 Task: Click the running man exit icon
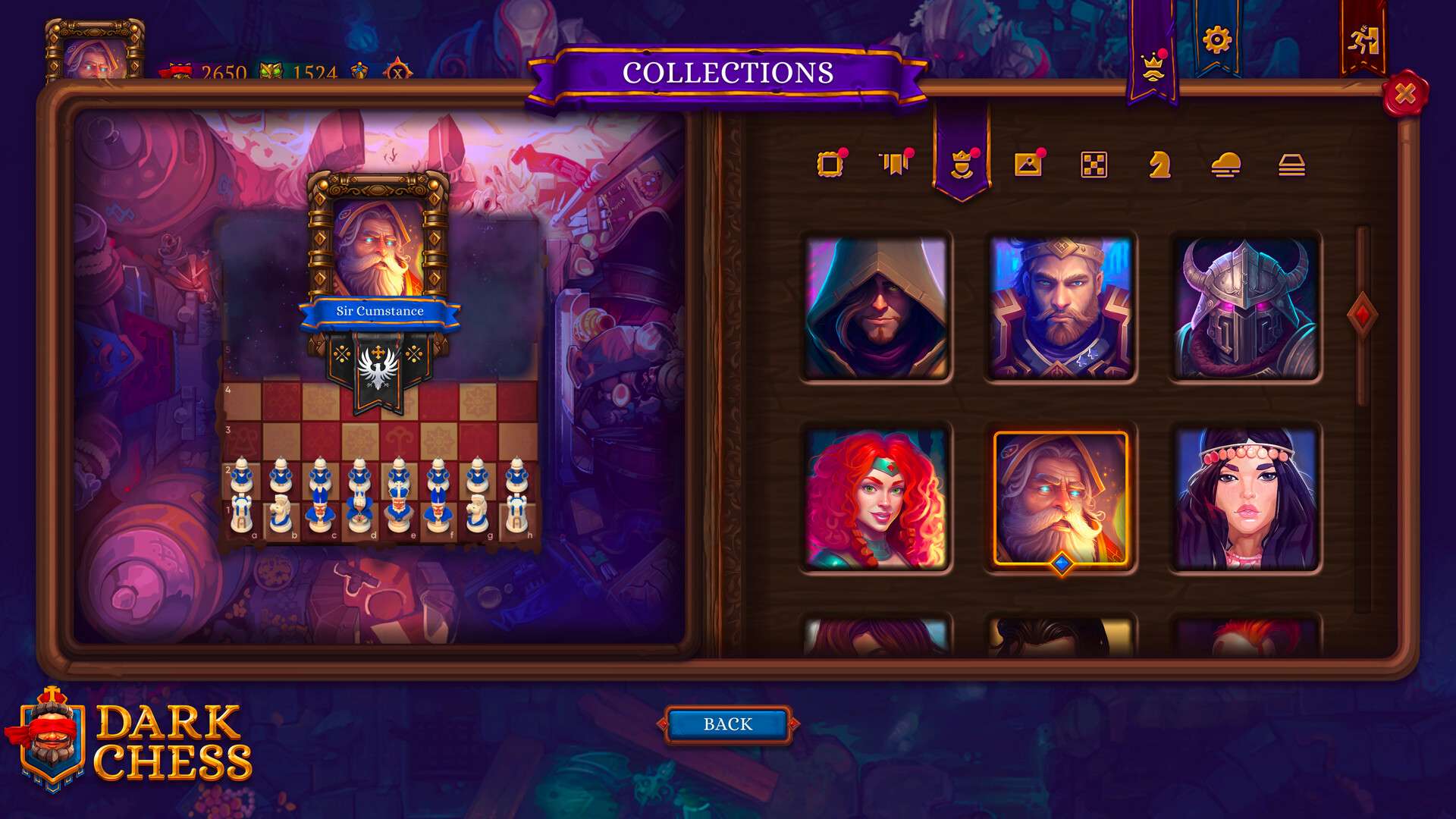(1363, 40)
